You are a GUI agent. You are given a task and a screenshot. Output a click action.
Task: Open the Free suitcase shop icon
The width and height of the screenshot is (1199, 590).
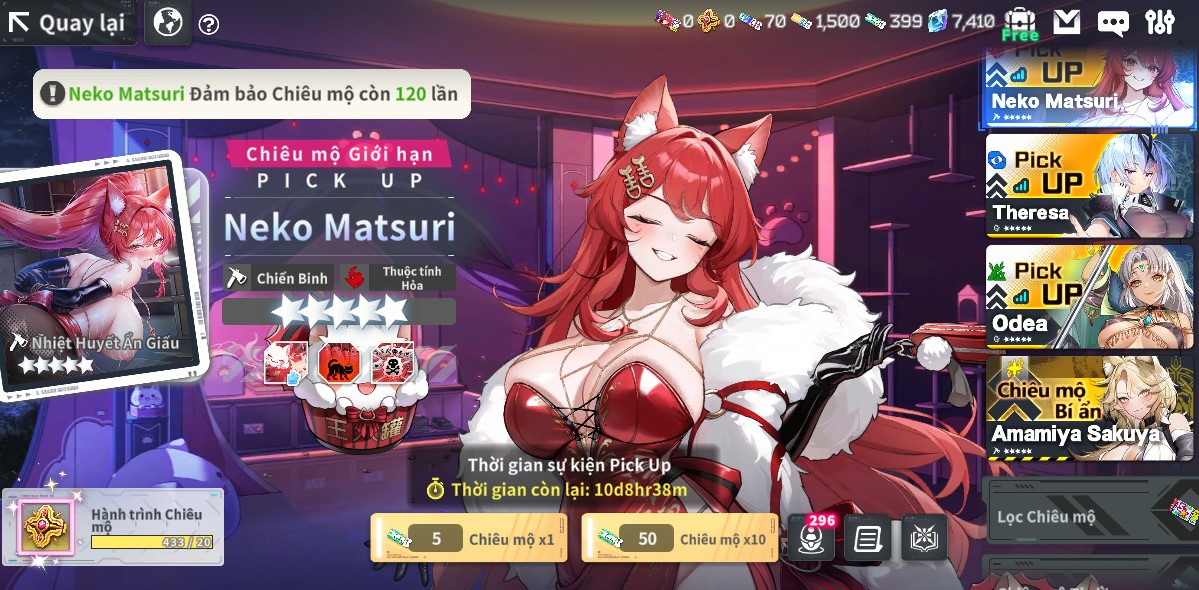(1019, 23)
